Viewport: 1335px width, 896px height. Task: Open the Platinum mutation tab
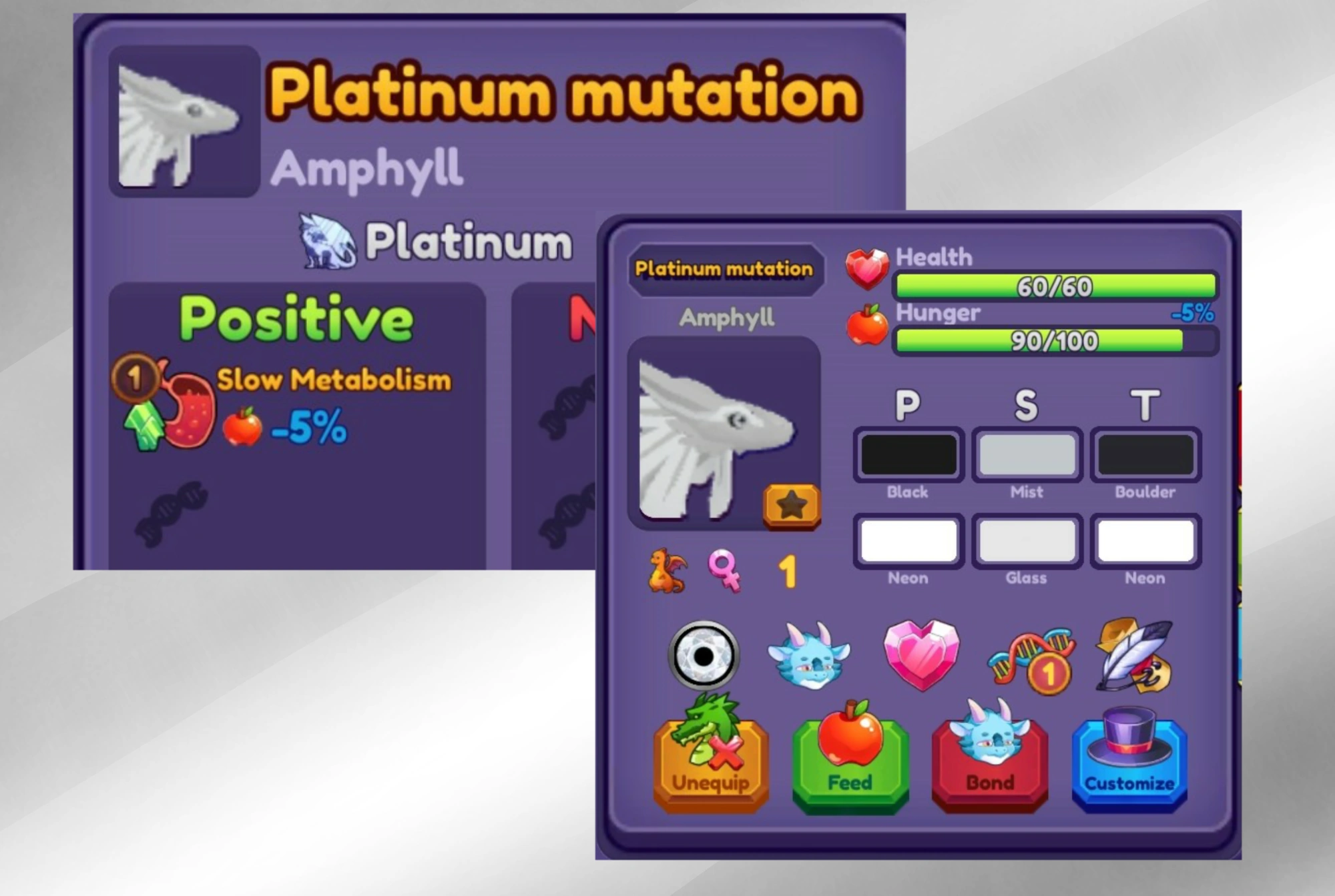click(x=725, y=269)
